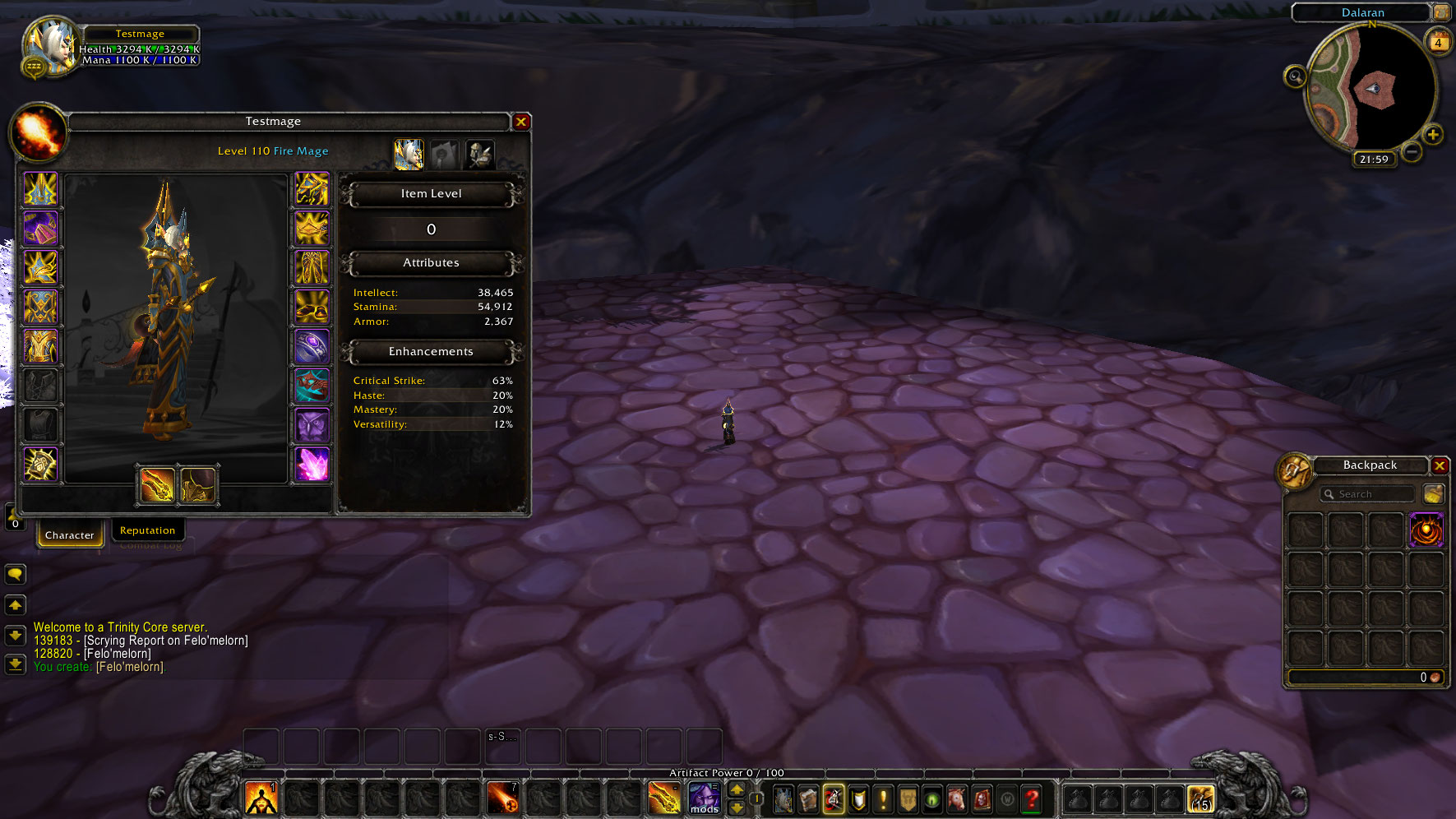Click the Artifact Power progress bar
Screen dimensions: 1456x819
point(727,773)
